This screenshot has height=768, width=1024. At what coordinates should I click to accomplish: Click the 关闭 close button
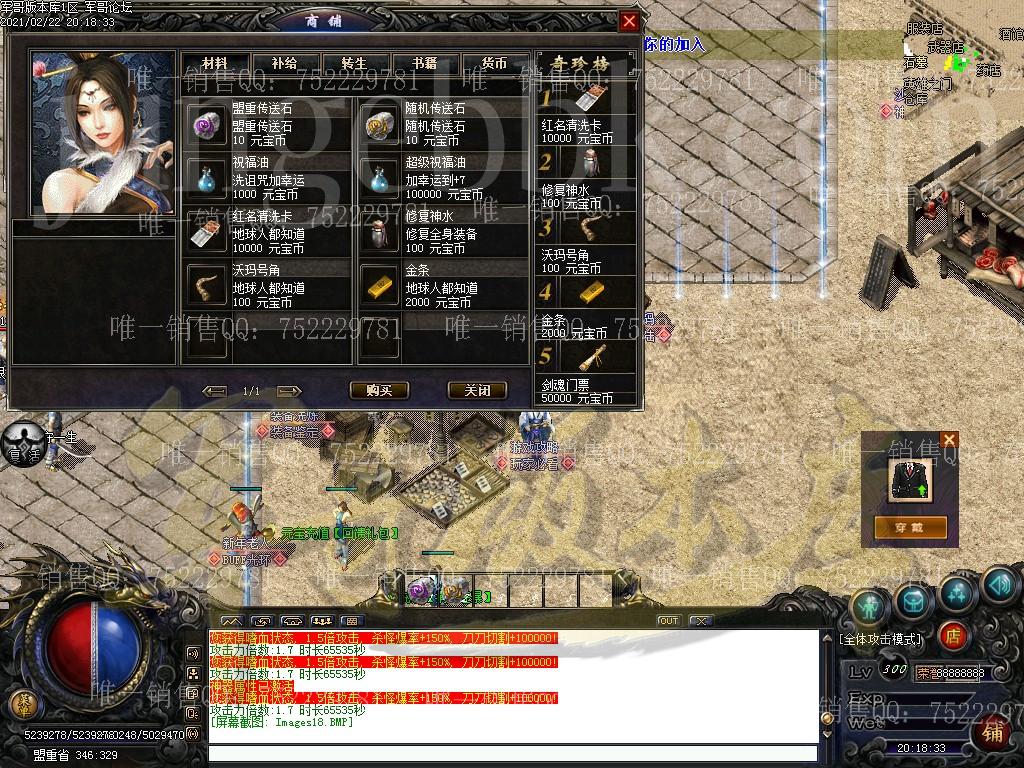[477, 390]
